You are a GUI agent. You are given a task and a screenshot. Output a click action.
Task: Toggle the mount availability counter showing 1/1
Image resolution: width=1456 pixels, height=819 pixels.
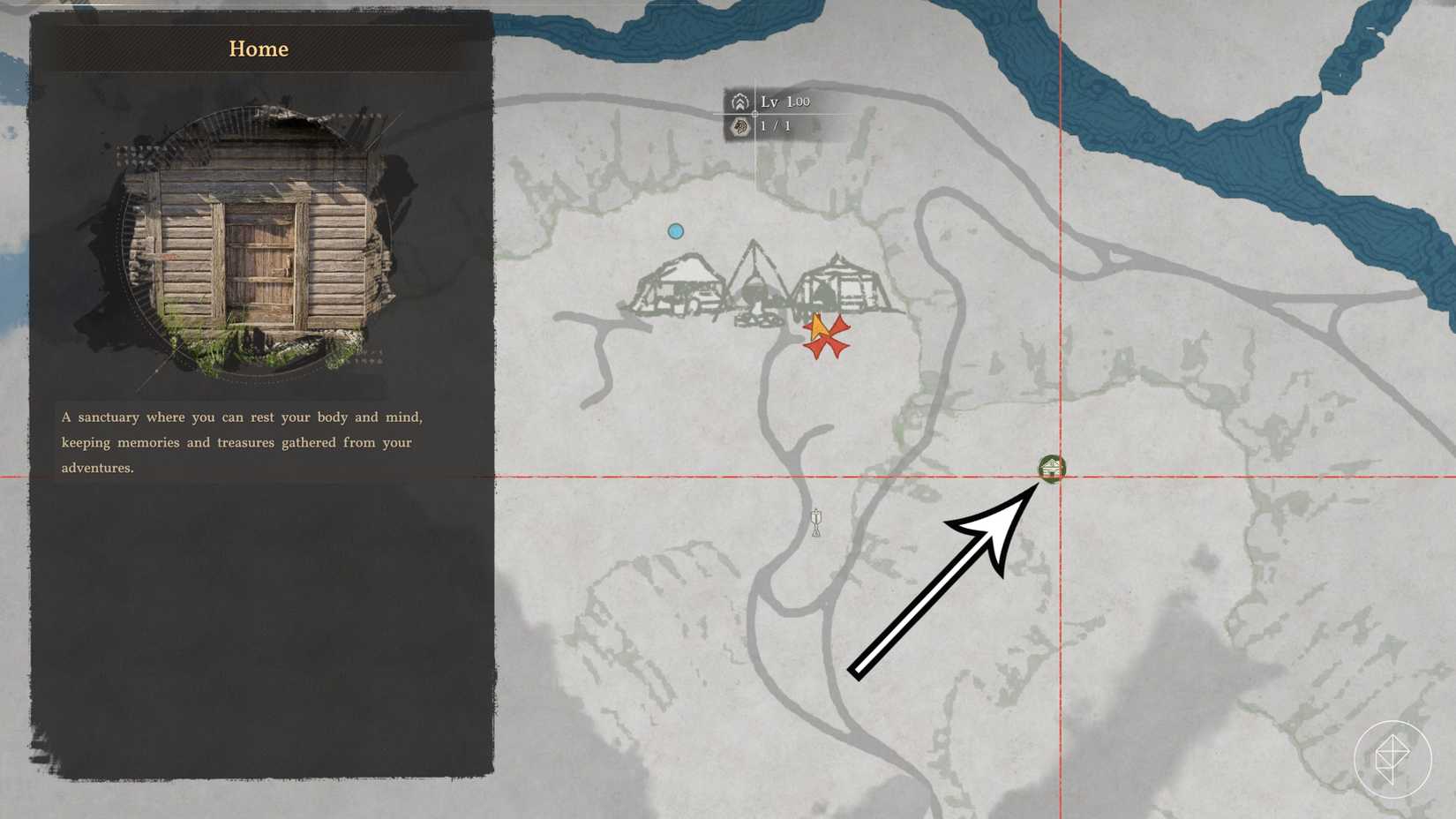pyautogui.click(x=775, y=126)
